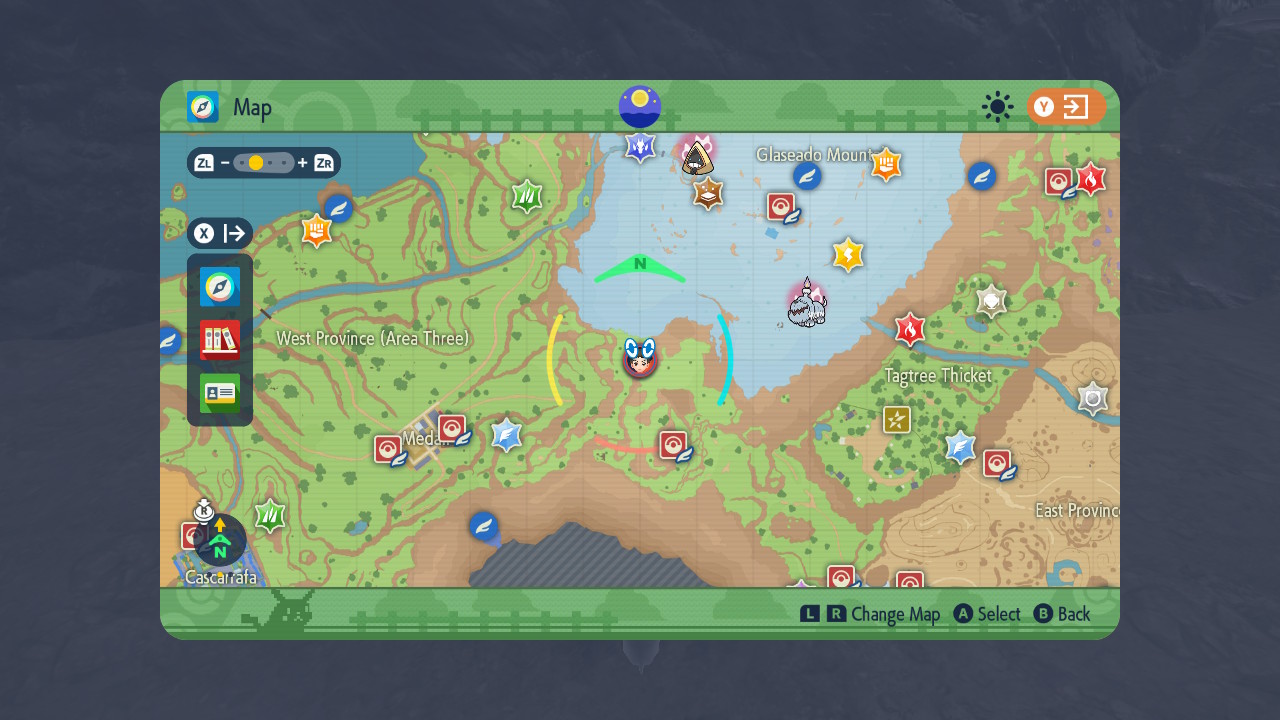Select the player position marker on the map
This screenshot has width=1280, height=720.
point(640,362)
